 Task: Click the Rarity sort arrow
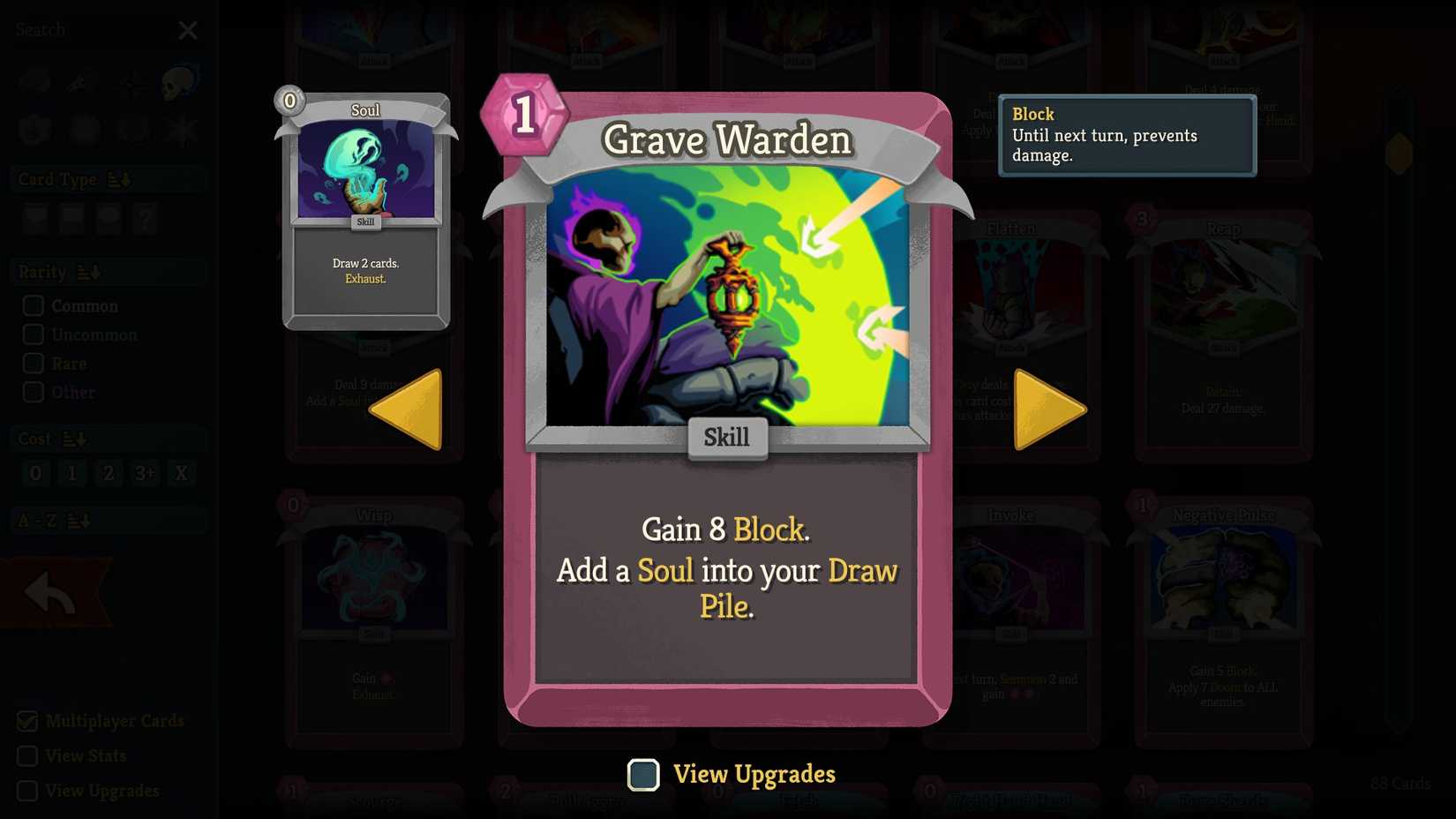pyautogui.click(x=87, y=272)
